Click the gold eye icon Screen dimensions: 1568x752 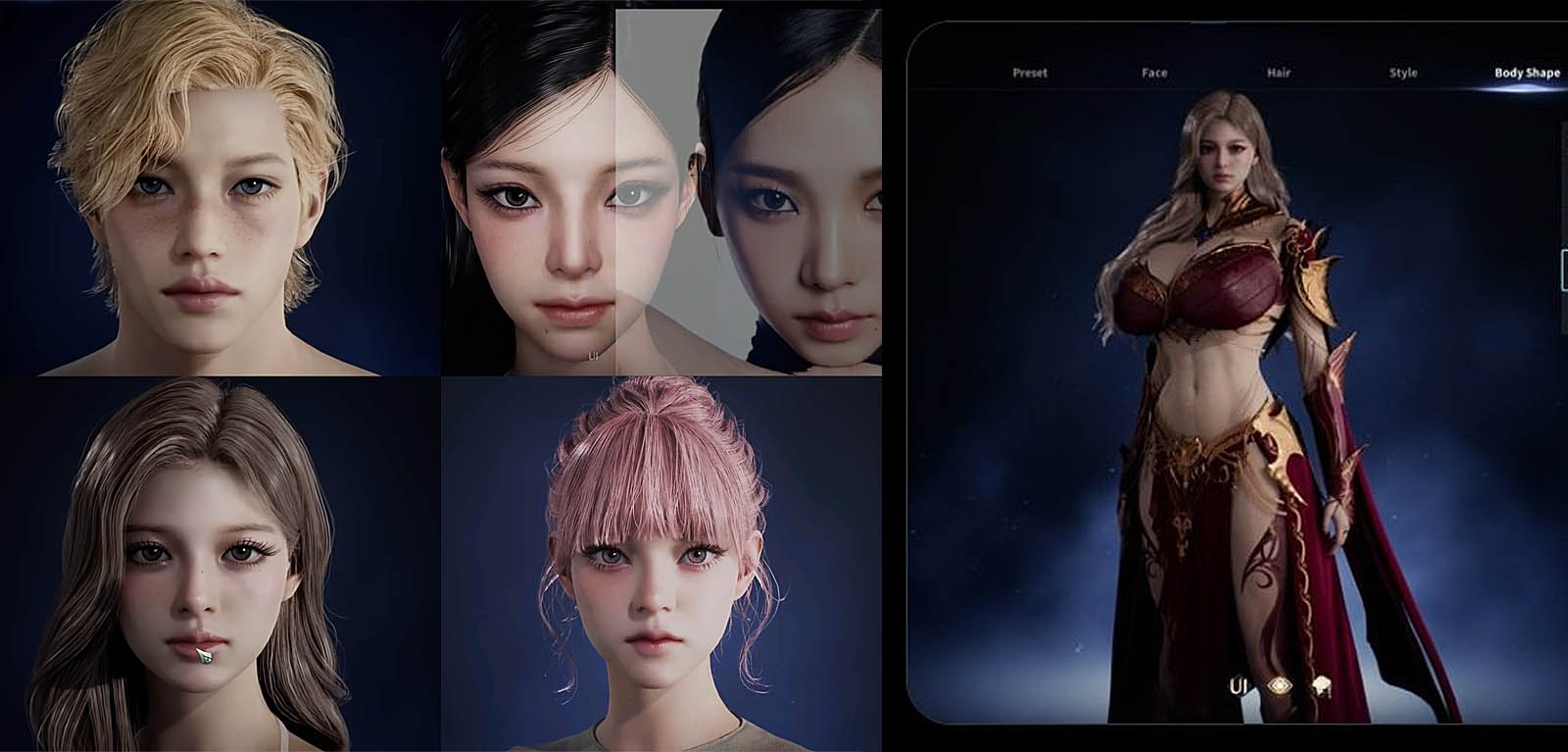[1279, 686]
